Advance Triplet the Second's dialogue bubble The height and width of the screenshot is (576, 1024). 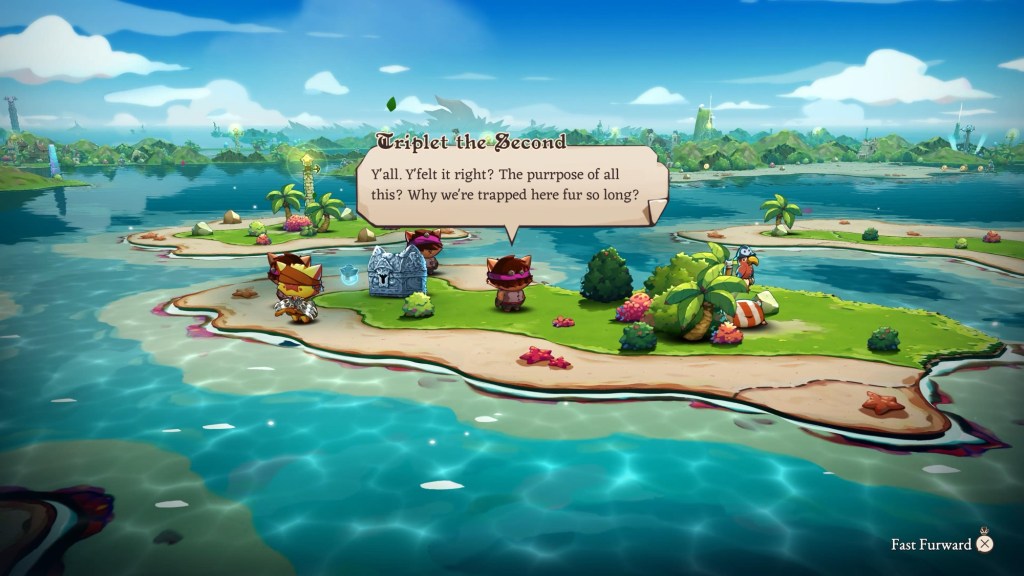click(x=510, y=185)
